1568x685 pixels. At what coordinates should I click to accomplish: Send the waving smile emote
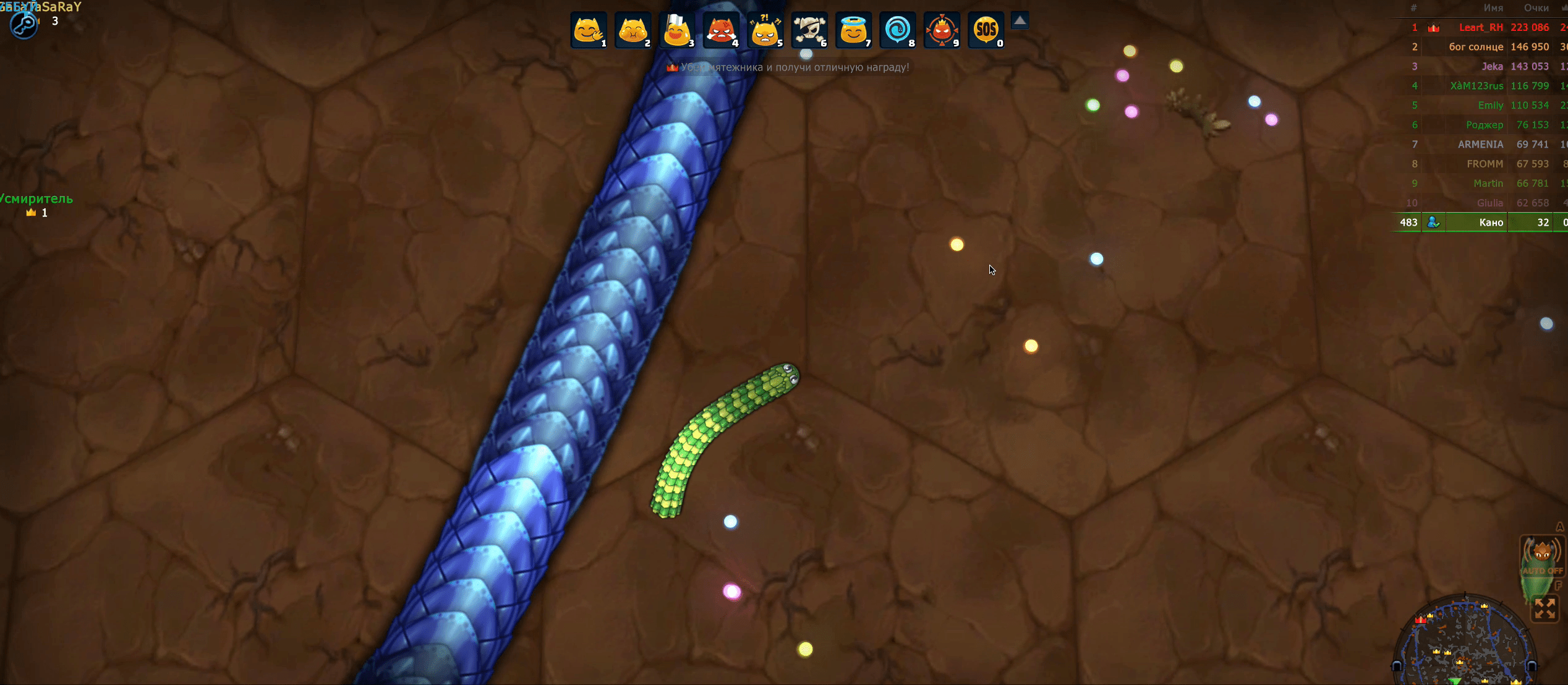pyautogui.click(x=588, y=30)
